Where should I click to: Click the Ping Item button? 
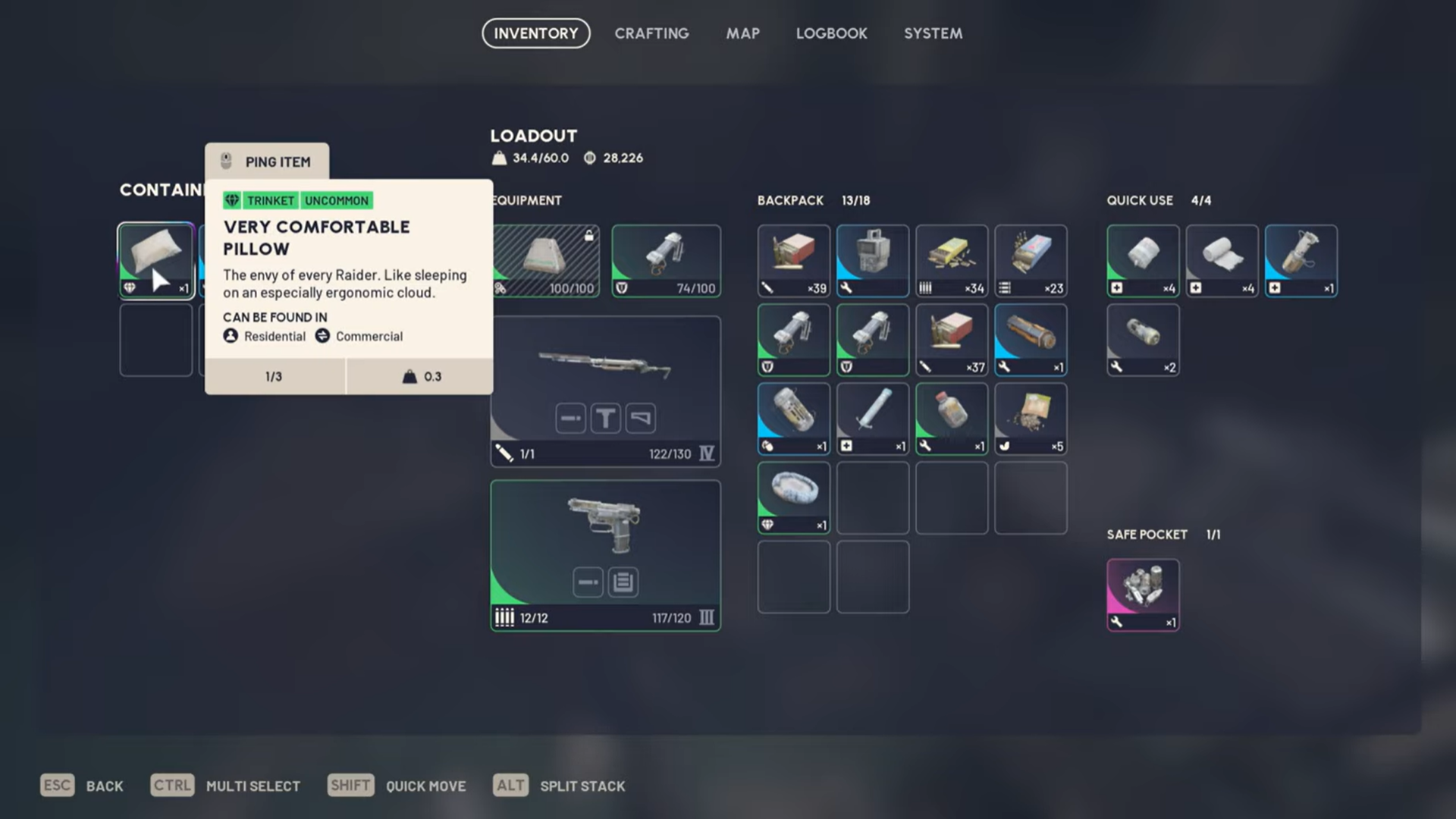tap(267, 162)
